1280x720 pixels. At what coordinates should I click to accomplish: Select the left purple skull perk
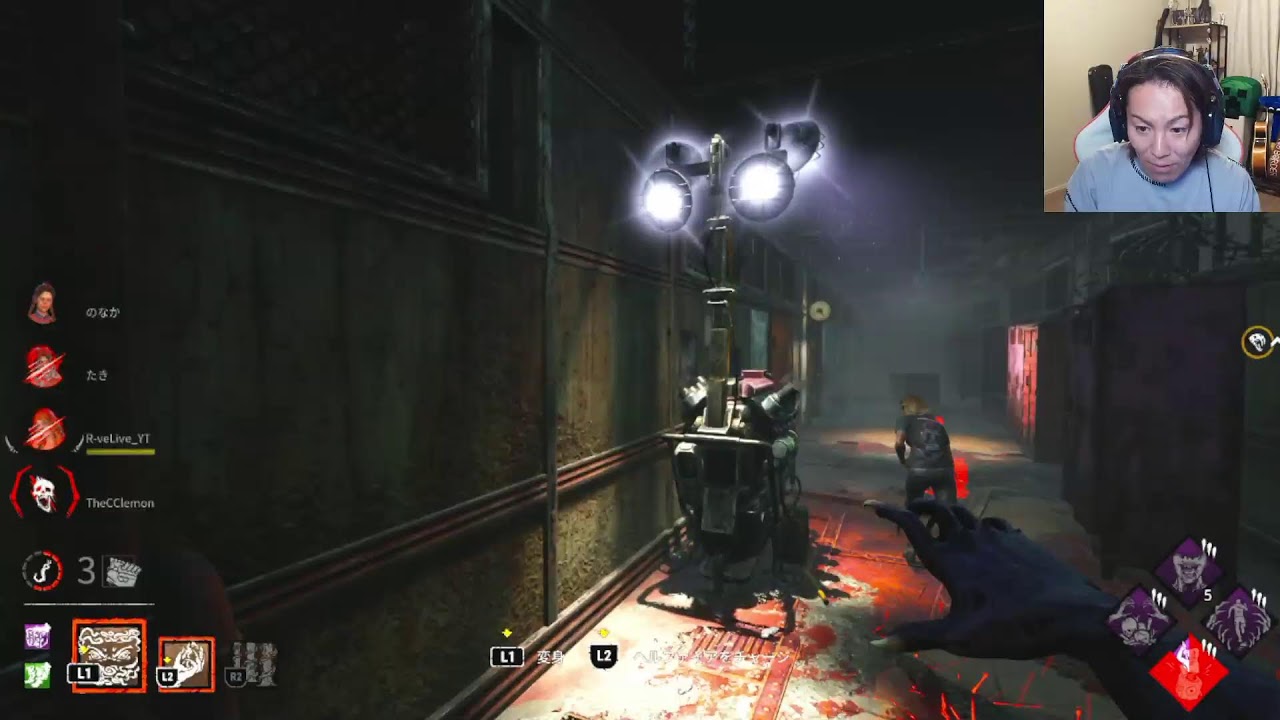tap(1140, 619)
